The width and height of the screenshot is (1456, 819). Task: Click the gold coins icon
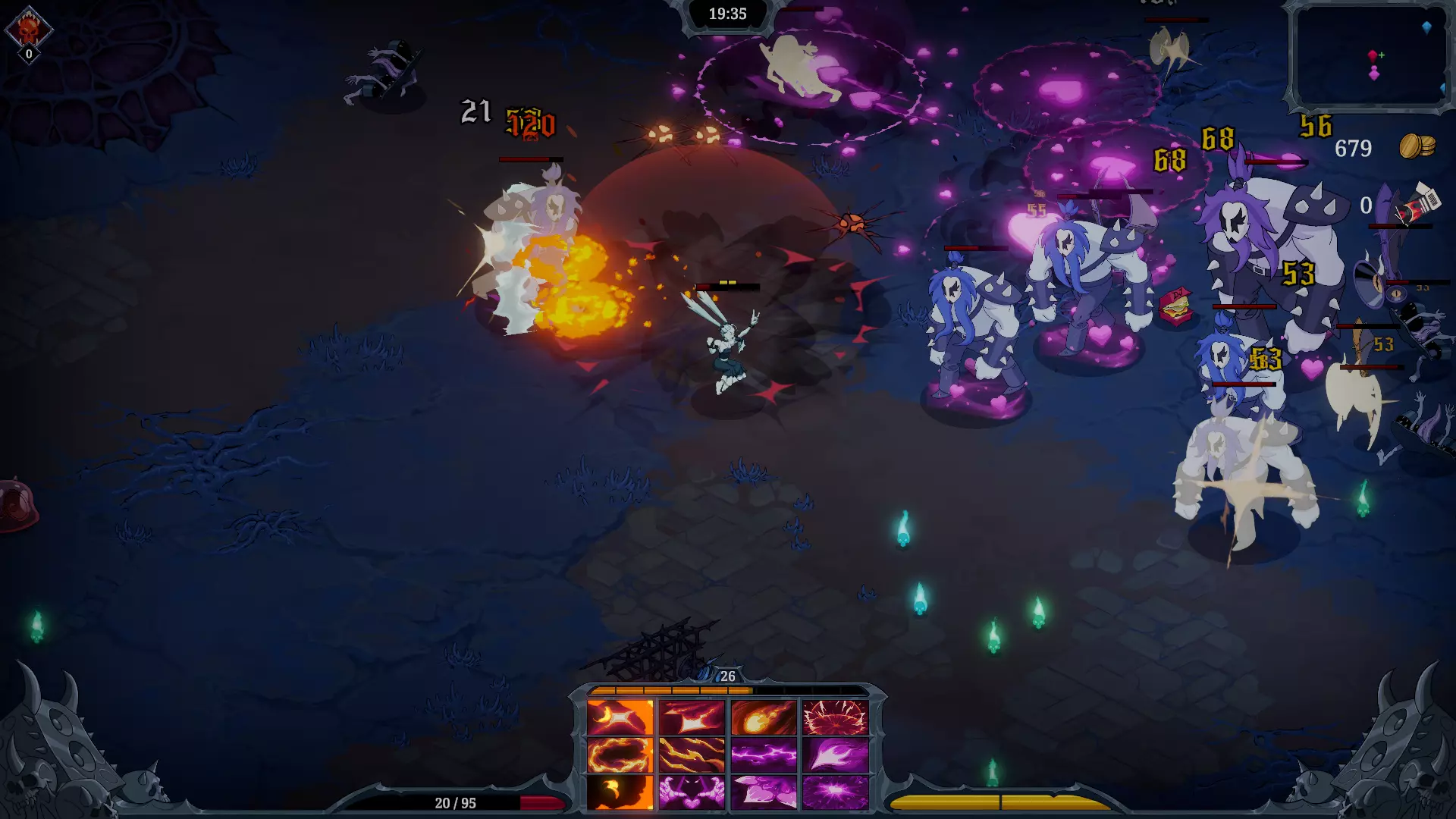1417,146
